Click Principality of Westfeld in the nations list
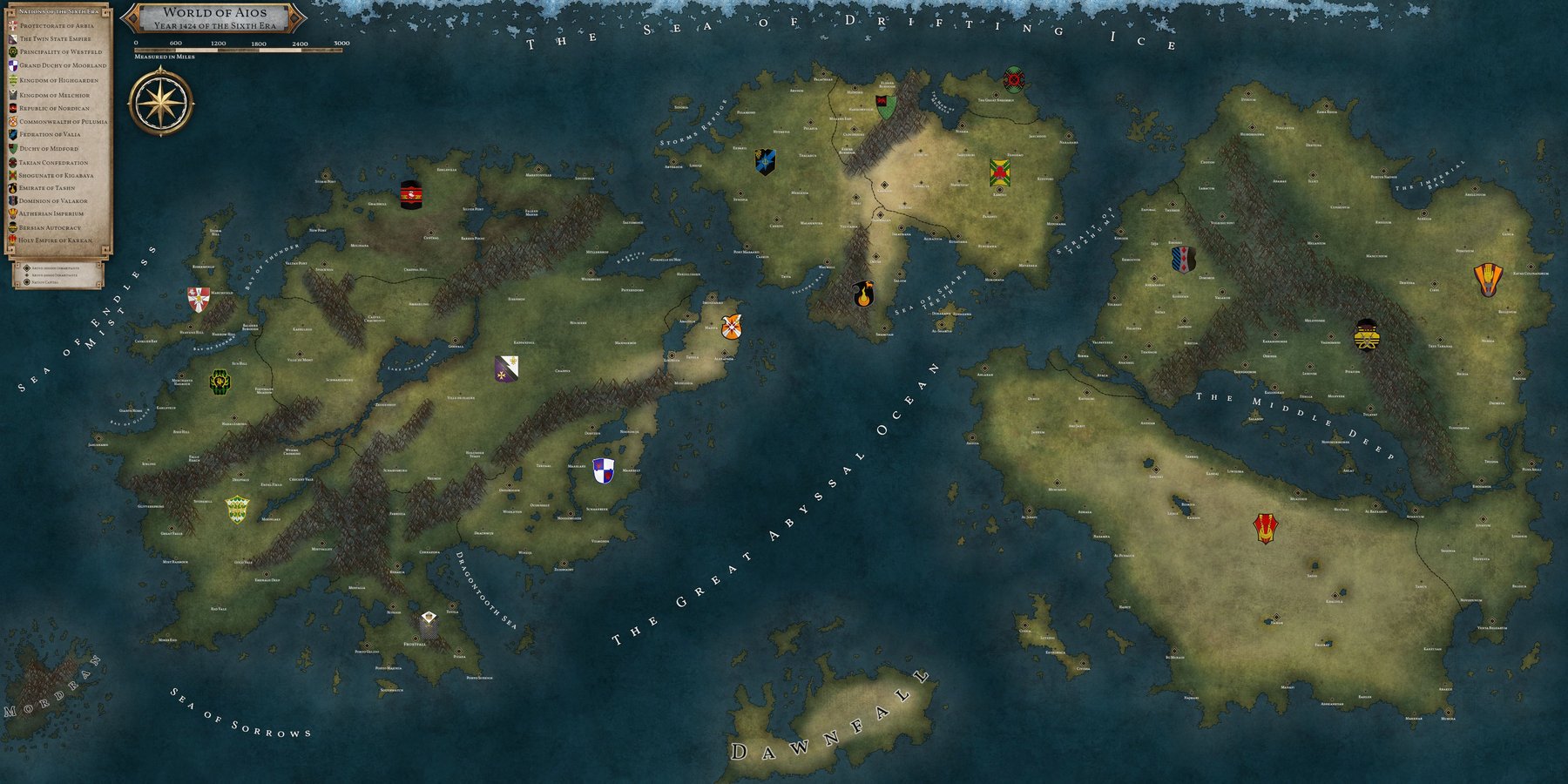 click(x=60, y=52)
